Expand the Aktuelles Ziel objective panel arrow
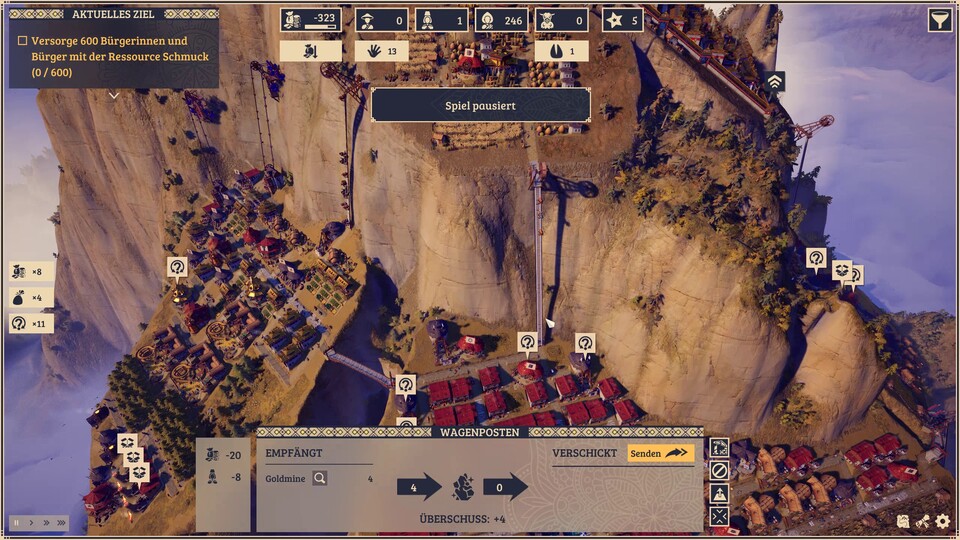Screen dimensions: 960x540 113,96
